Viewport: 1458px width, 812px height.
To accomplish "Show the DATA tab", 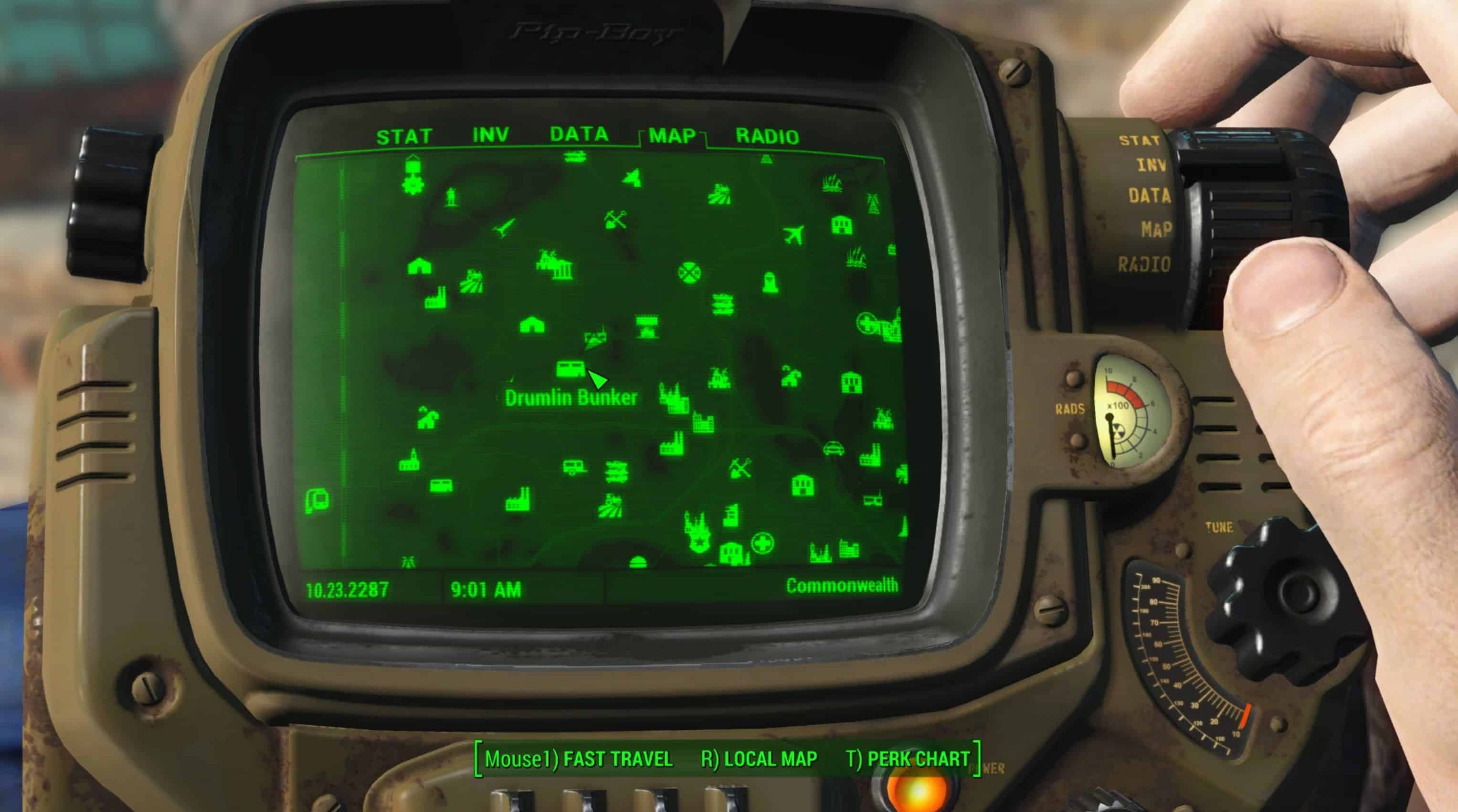I will 579,134.
